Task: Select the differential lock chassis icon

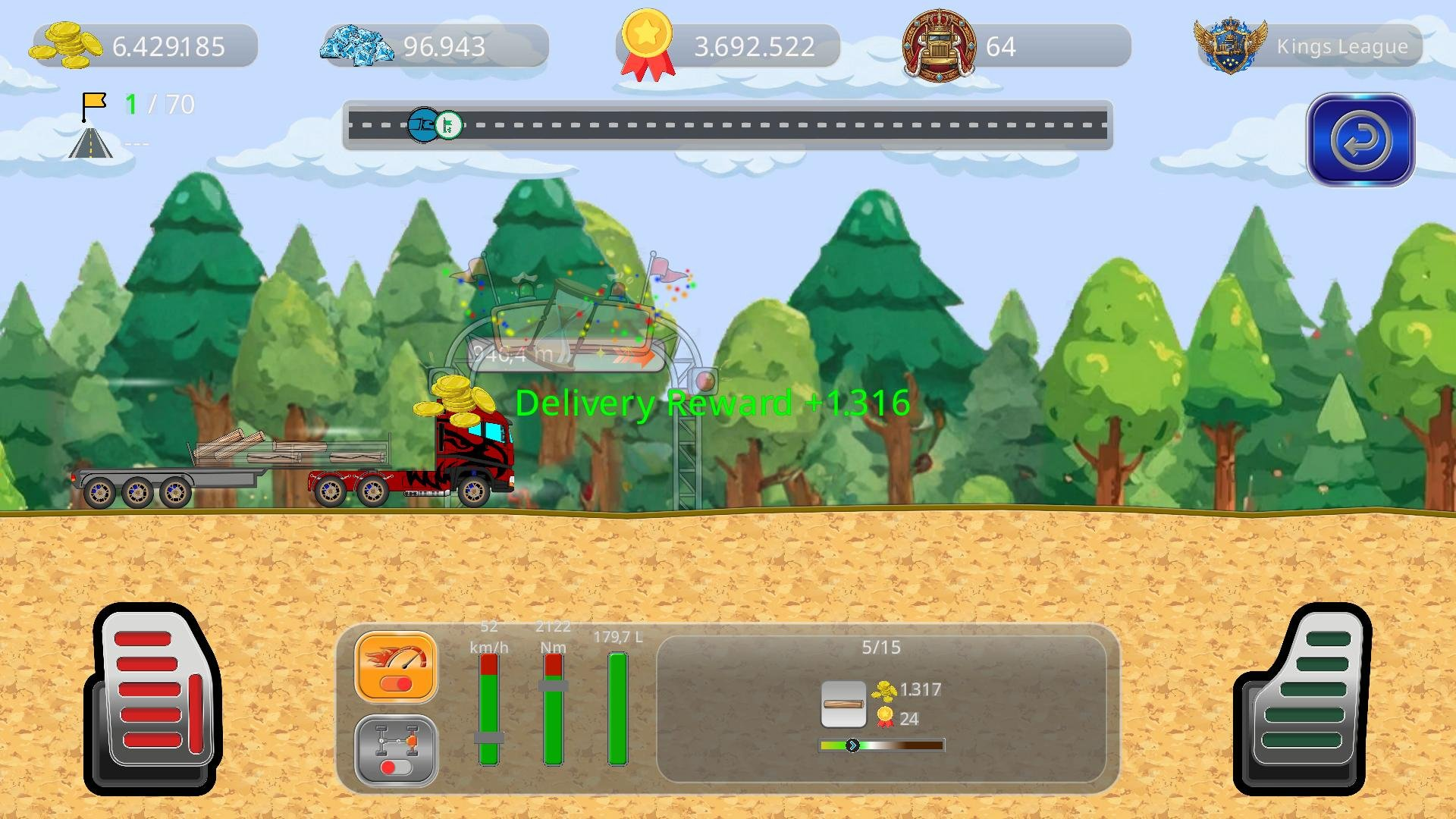Action: point(395,739)
